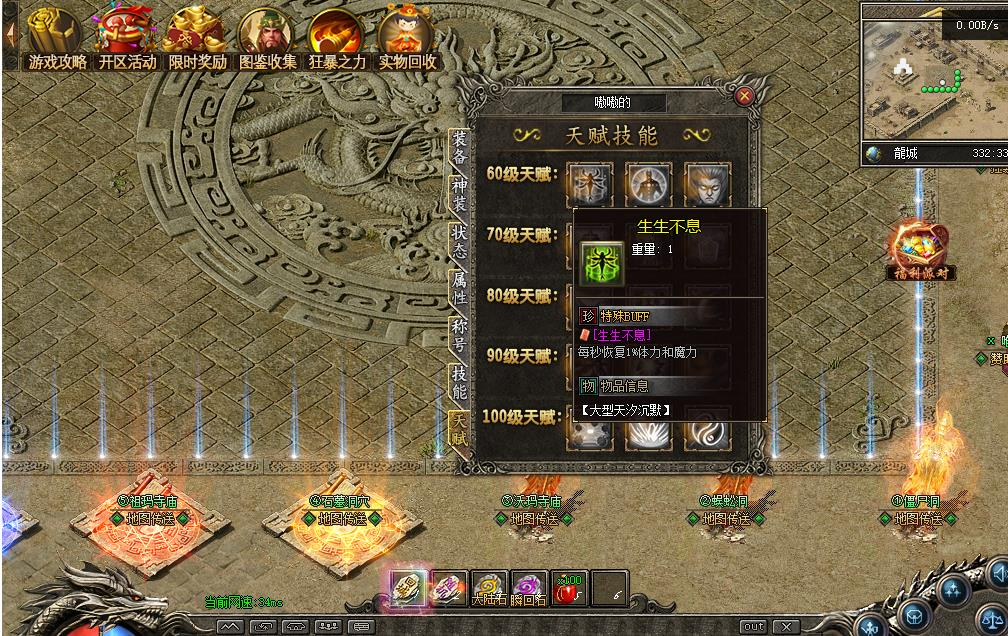1008x636 pixels.
Task: Switch to the 装备 equipment tab
Action: coord(459,148)
